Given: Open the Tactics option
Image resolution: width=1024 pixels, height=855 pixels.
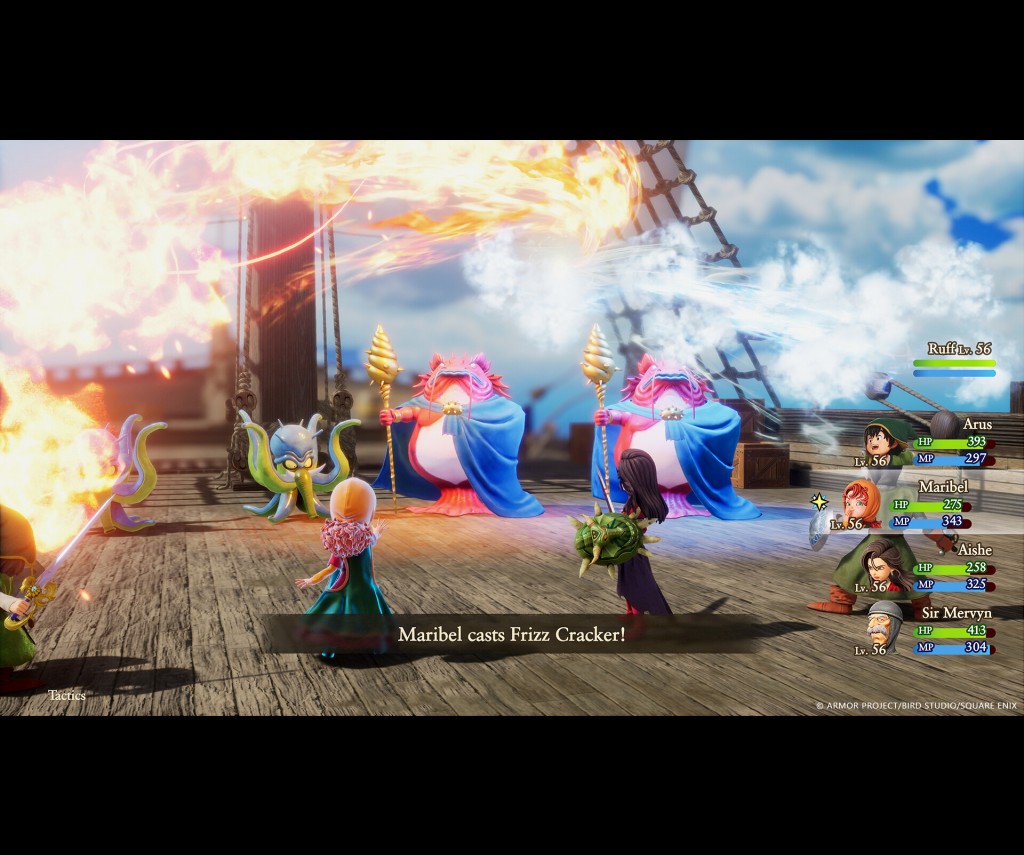Looking at the screenshot, I should [69, 694].
